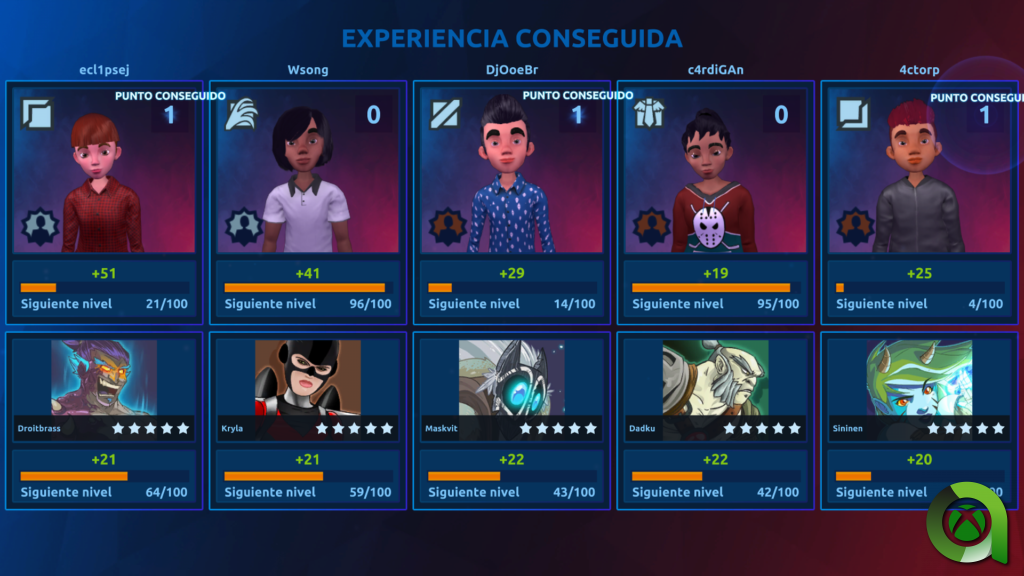Screen dimensions: 1024x576
Task: Select the Sininen hero thumbnail
Action: pos(920,378)
